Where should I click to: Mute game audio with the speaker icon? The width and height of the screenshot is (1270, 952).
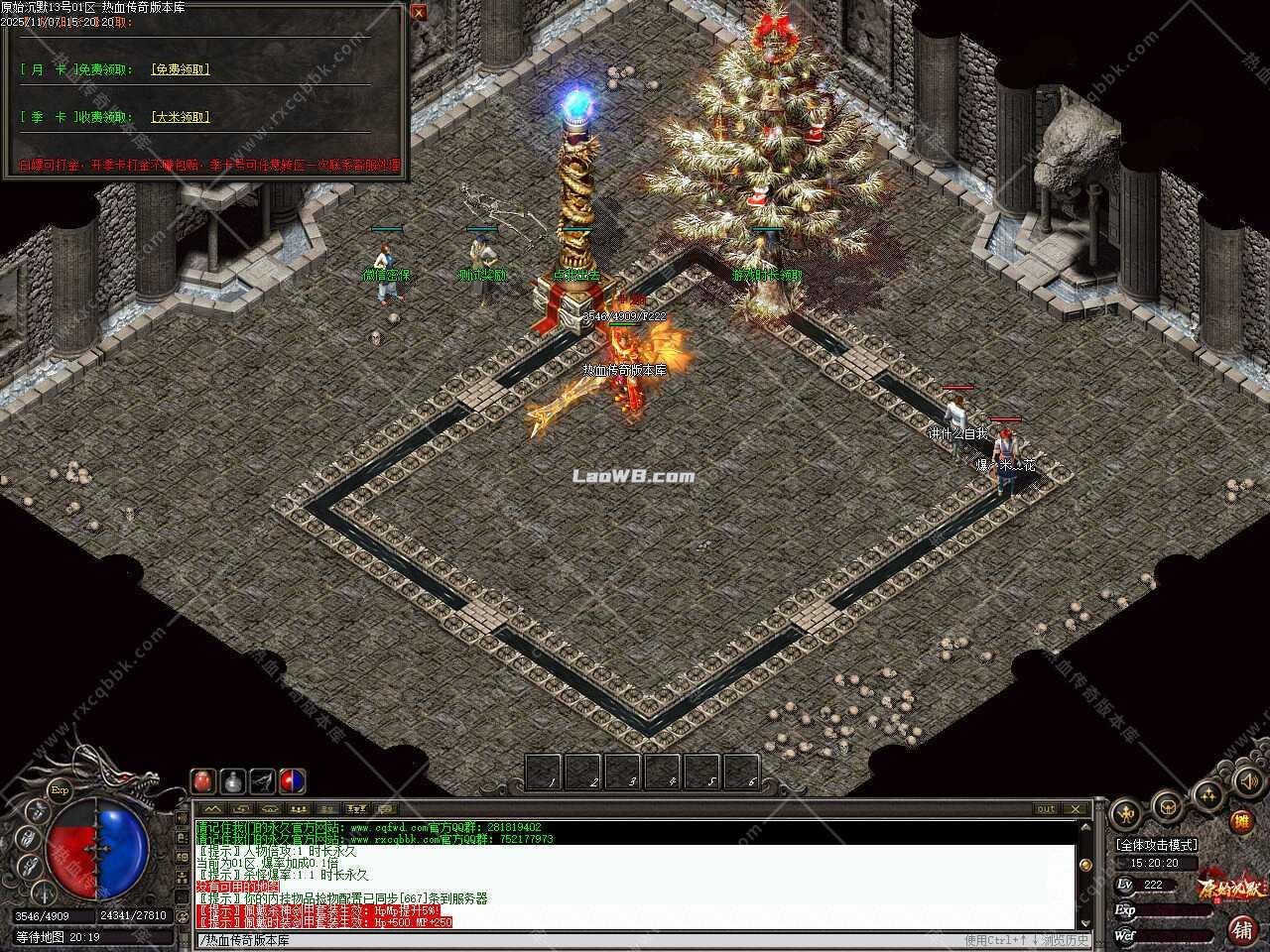point(1248,781)
